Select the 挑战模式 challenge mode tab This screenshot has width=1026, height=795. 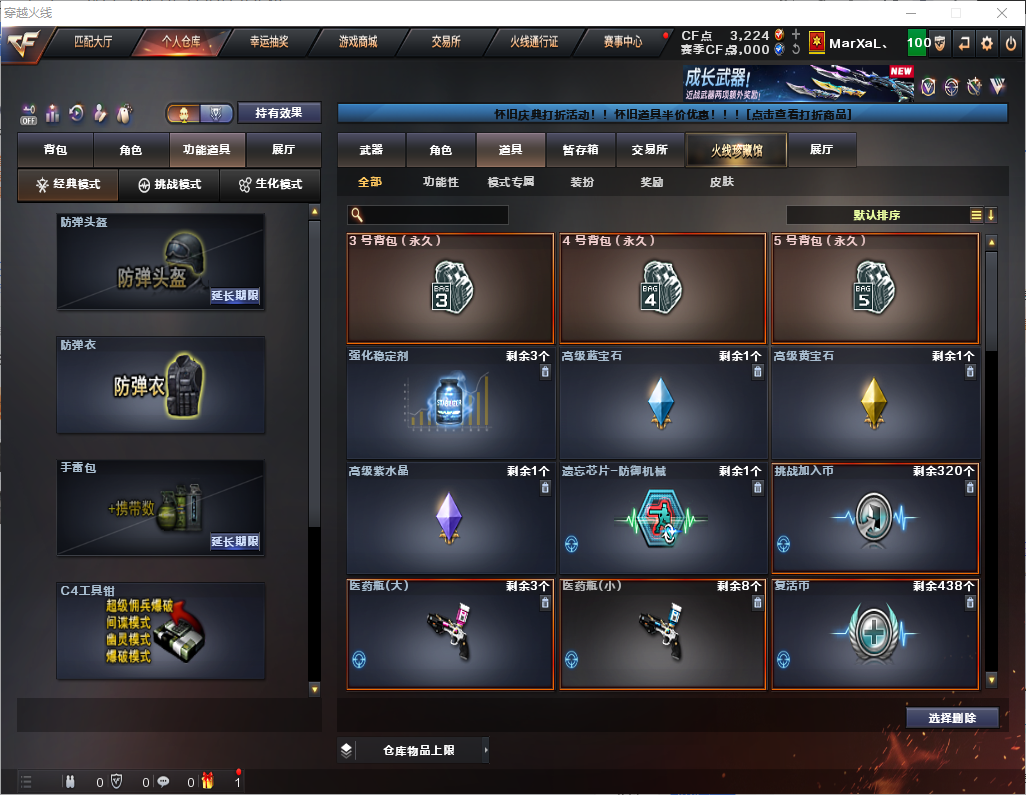[x=169, y=185]
